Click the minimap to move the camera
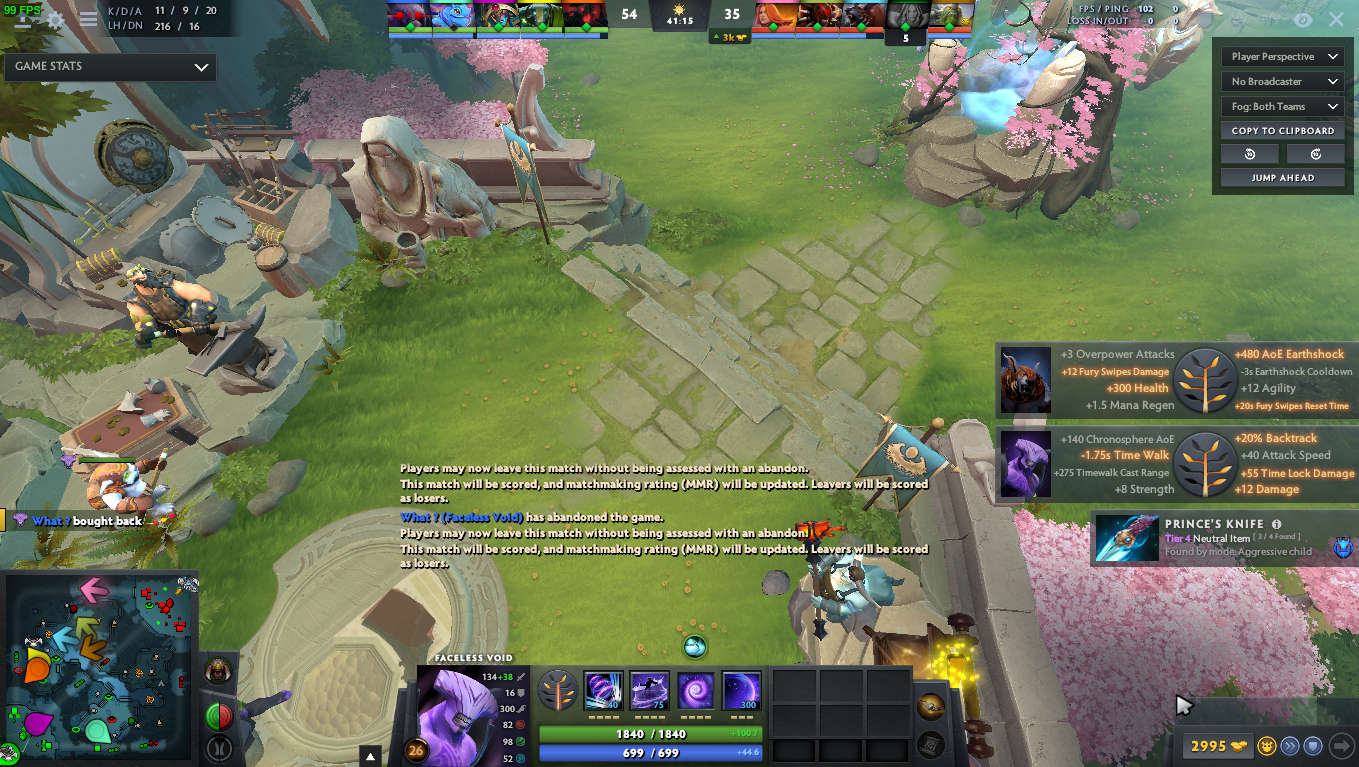The height and width of the screenshot is (767, 1359). tap(97, 670)
